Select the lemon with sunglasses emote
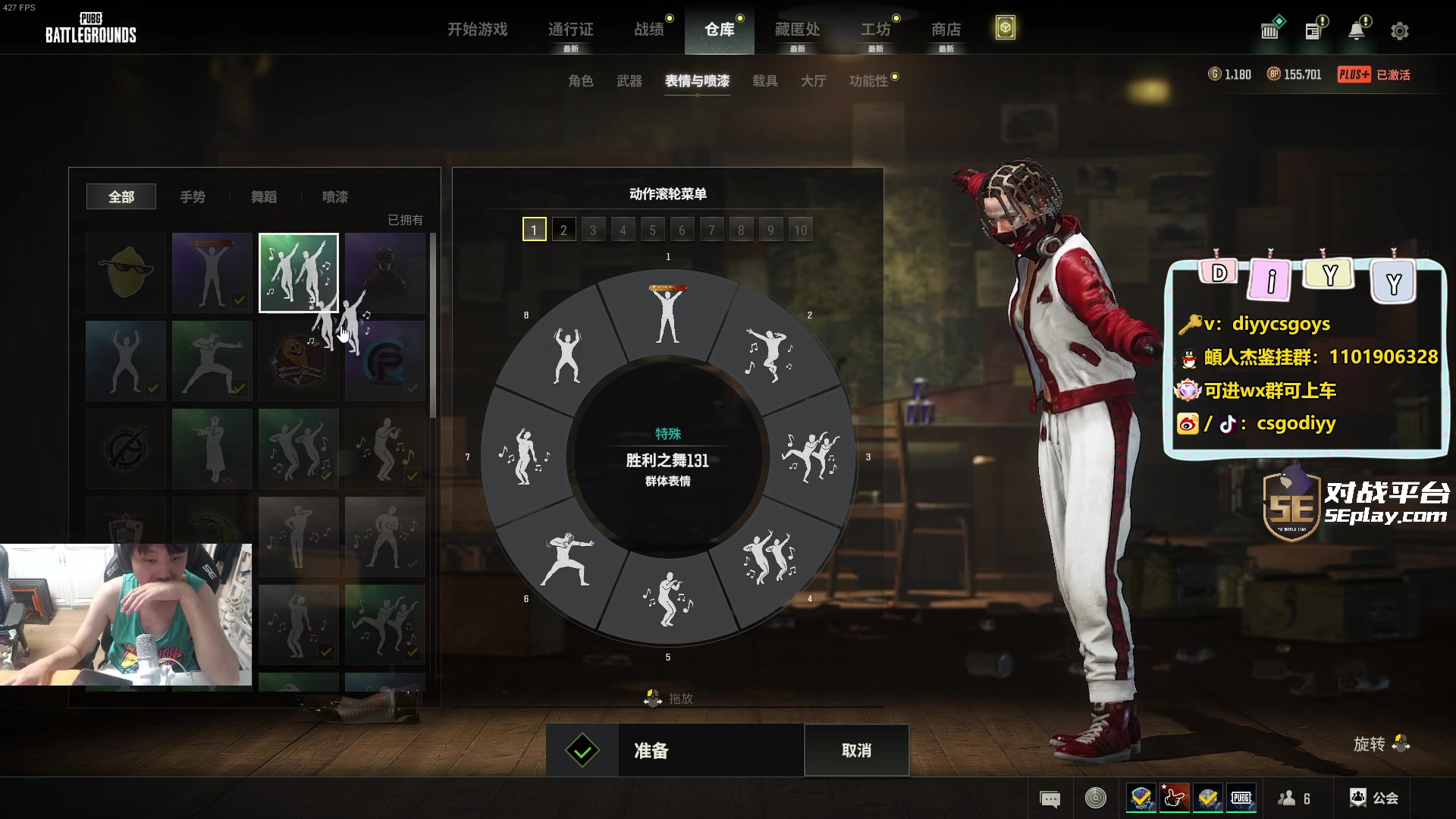This screenshot has height=819, width=1456. pyautogui.click(x=126, y=273)
